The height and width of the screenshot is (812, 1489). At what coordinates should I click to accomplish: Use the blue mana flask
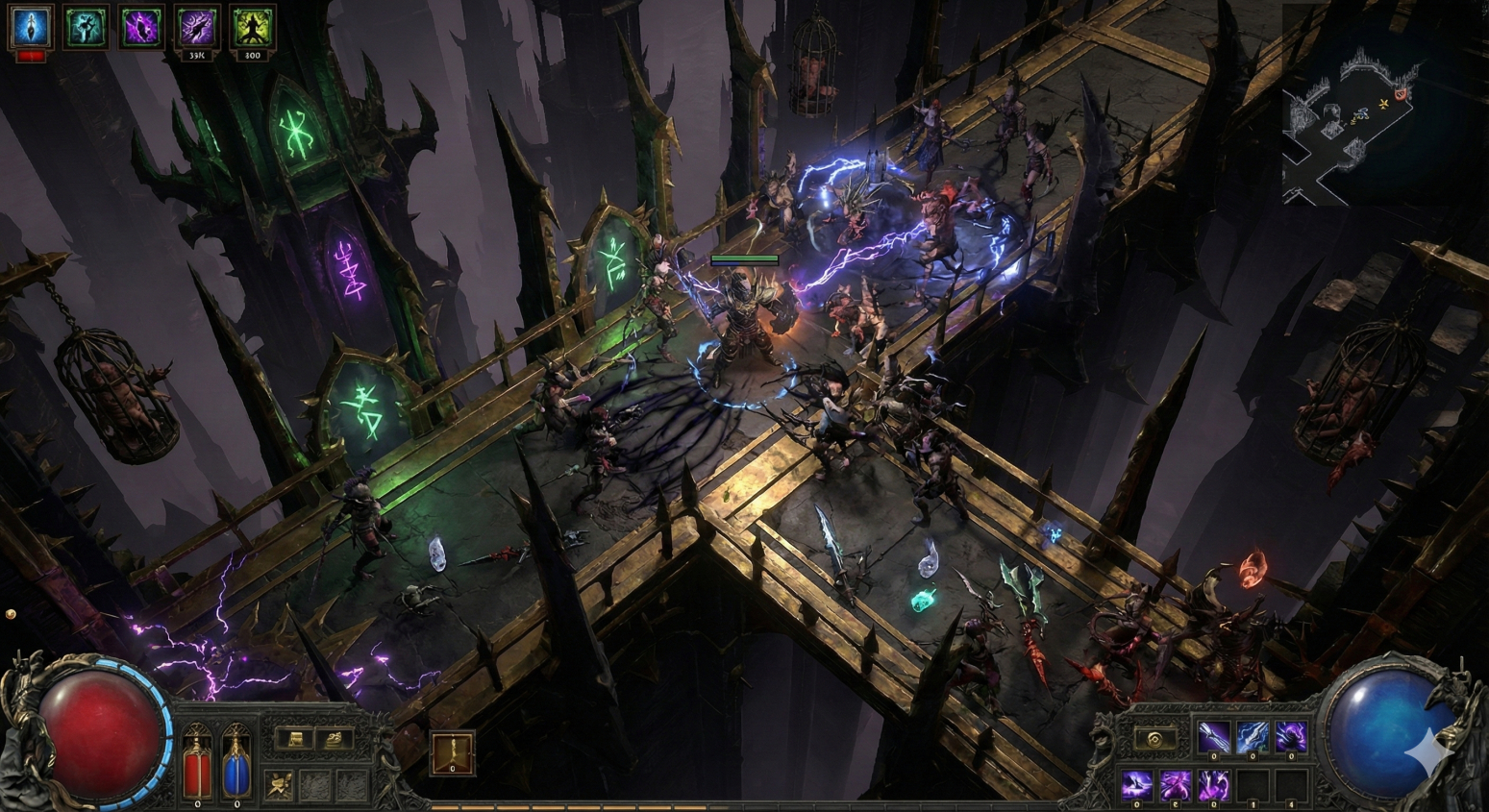pyautogui.click(x=236, y=764)
